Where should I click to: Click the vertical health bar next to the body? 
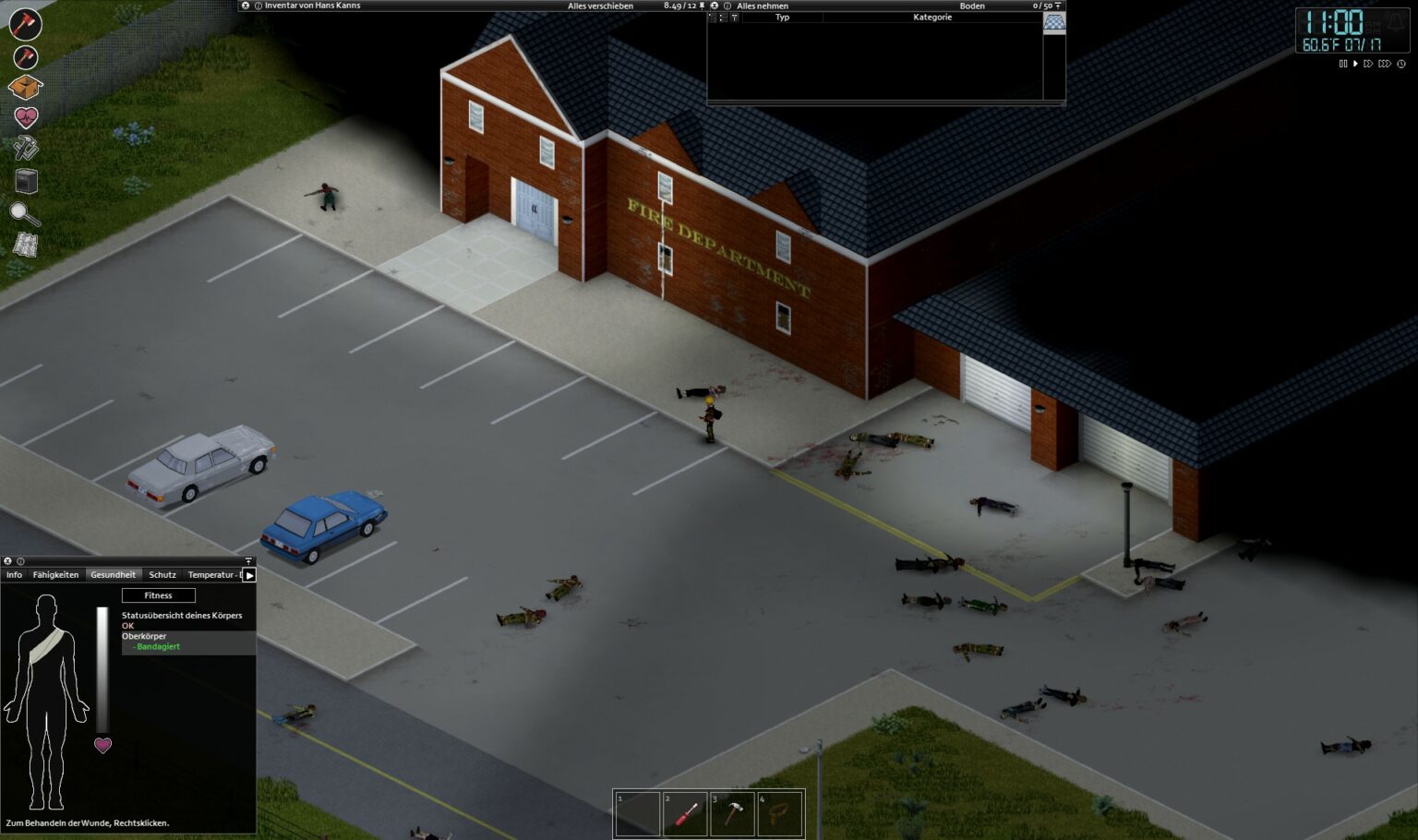pyautogui.click(x=102, y=665)
